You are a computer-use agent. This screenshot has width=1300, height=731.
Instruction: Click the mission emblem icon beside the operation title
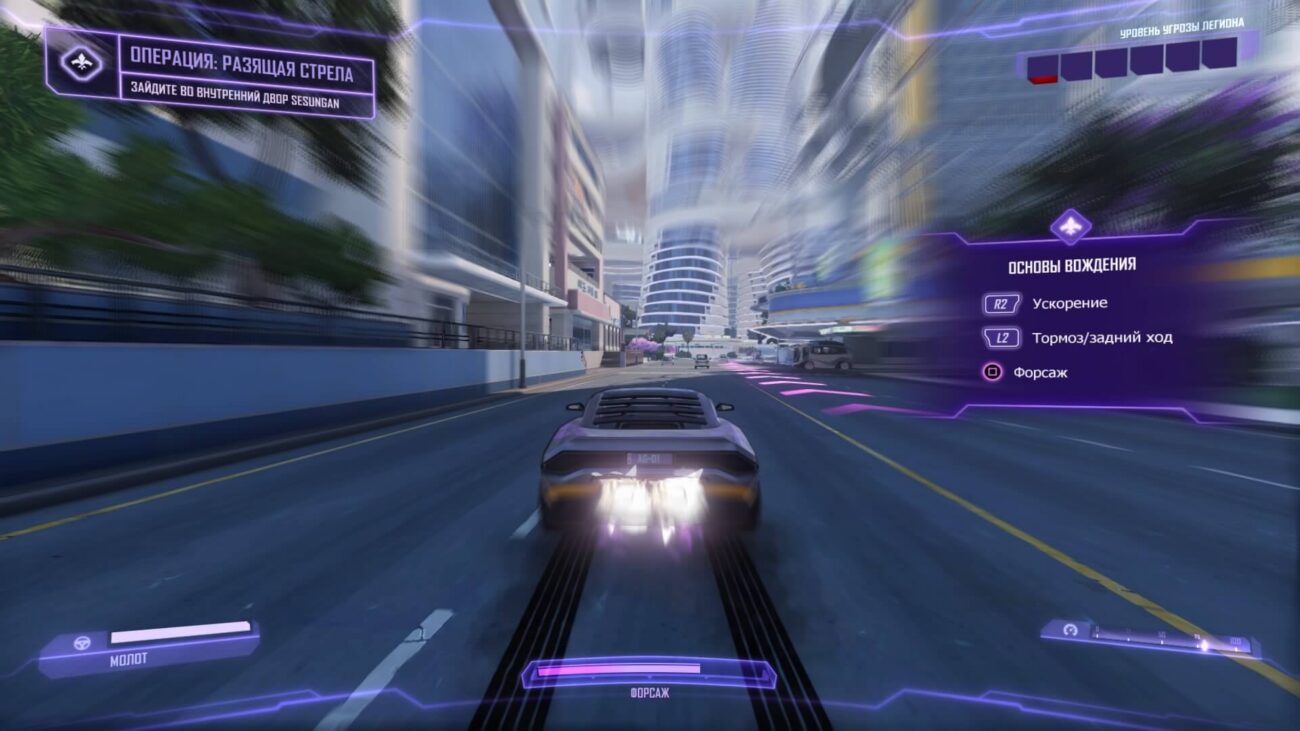pyautogui.click(x=81, y=63)
